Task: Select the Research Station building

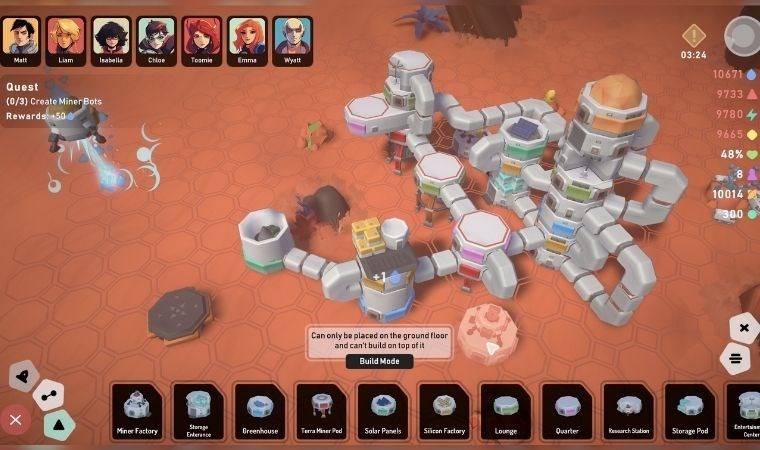Action: (x=628, y=411)
